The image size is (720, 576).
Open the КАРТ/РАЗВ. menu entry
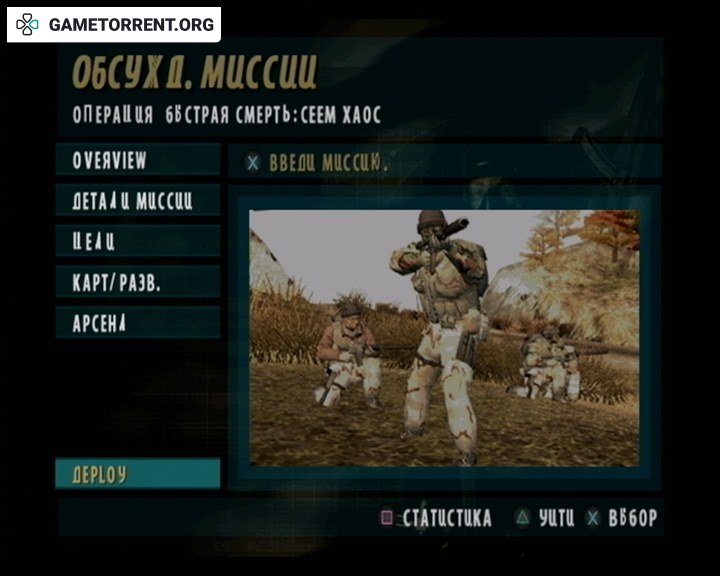click(137, 282)
